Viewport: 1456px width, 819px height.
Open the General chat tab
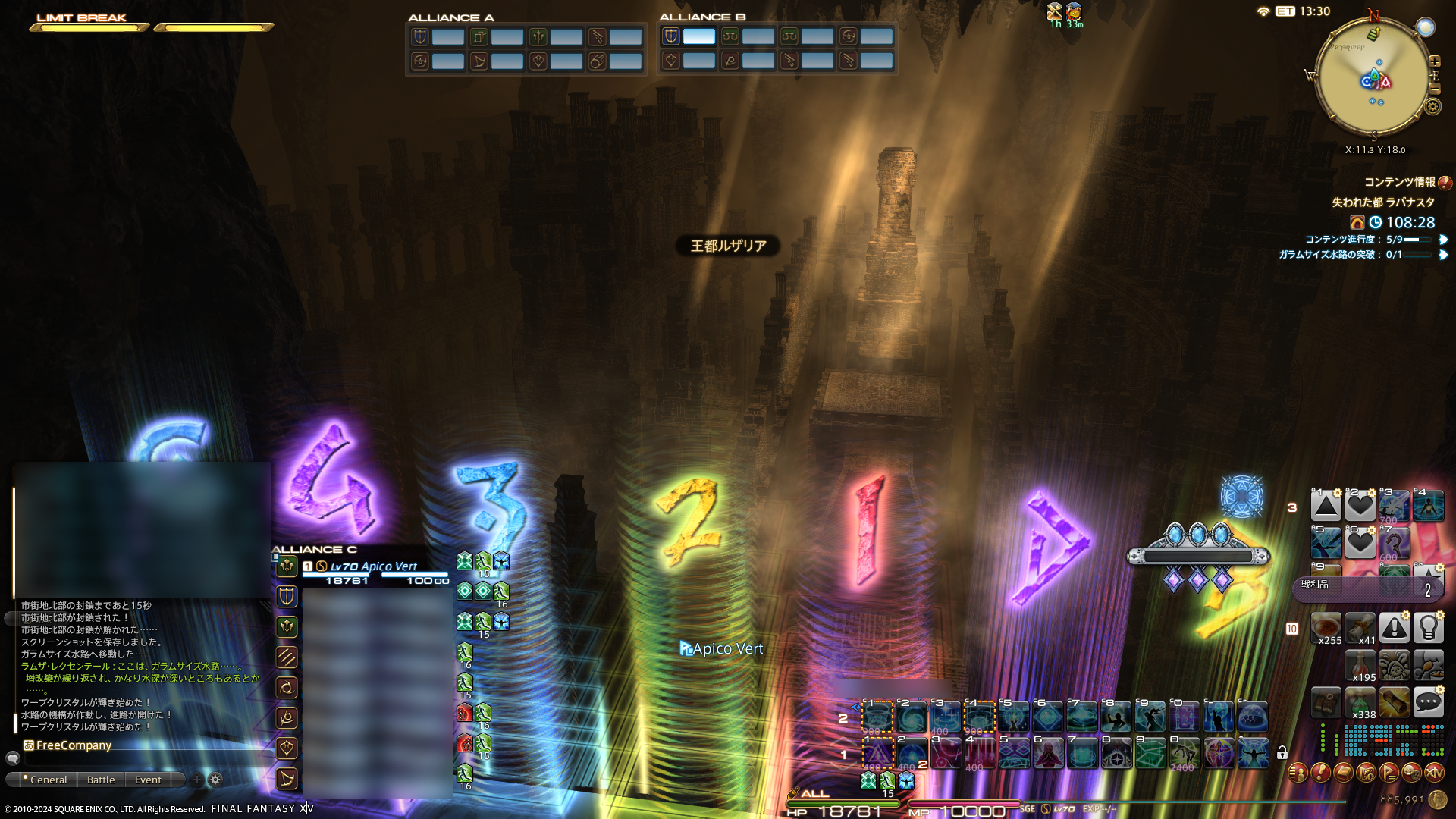pos(49,780)
